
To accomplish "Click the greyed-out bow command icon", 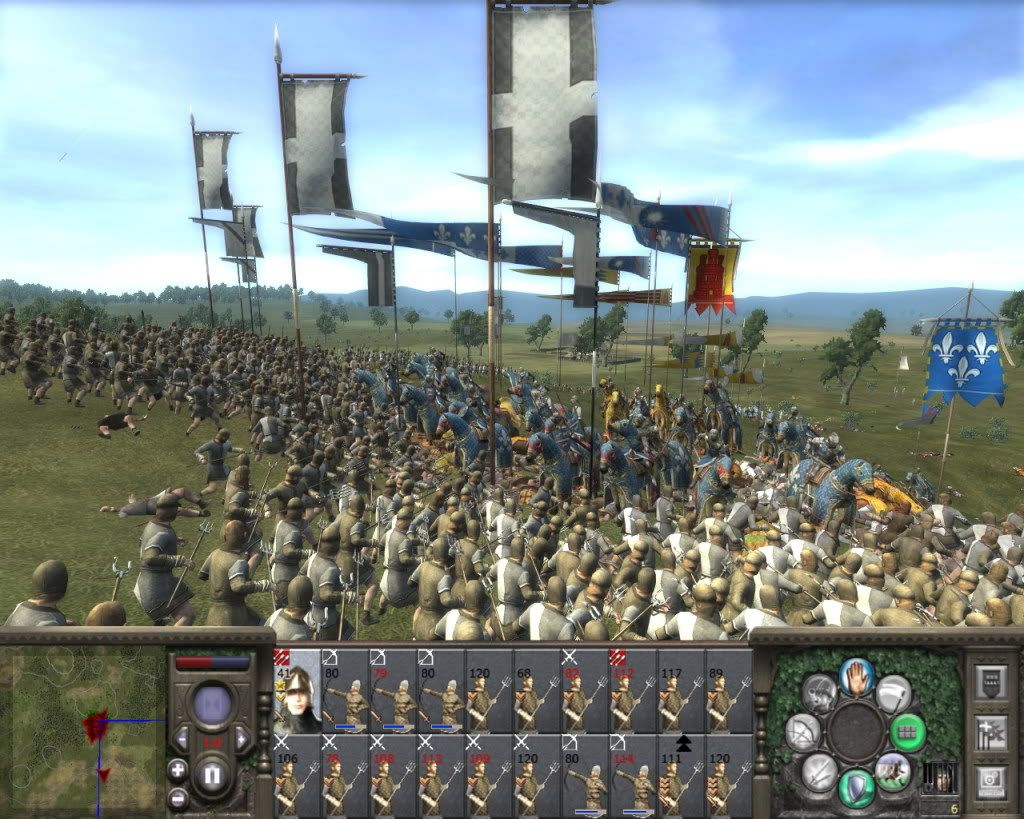I will coord(803,732).
